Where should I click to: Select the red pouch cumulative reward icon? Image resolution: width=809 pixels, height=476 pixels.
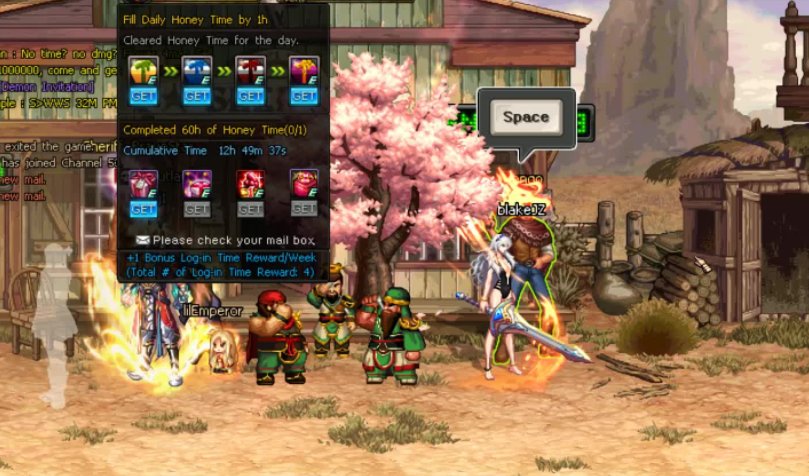(304, 183)
